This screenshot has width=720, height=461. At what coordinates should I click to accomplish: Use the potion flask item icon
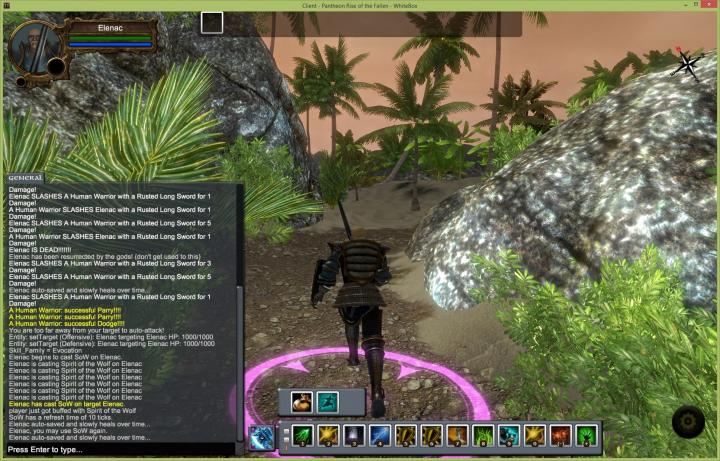[x=301, y=402]
